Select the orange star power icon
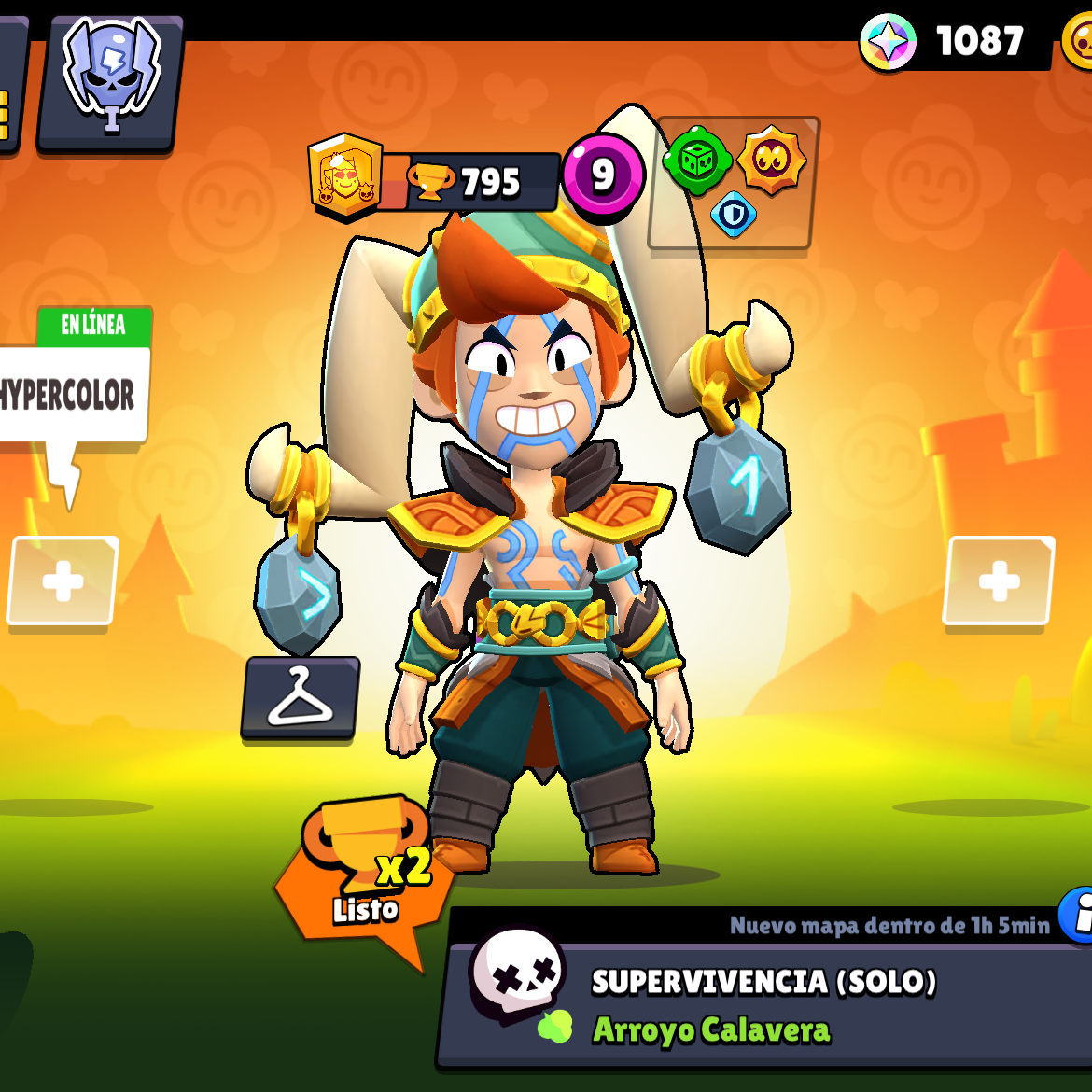The width and height of the screenshot is (1092, 1092). [771, 161]
